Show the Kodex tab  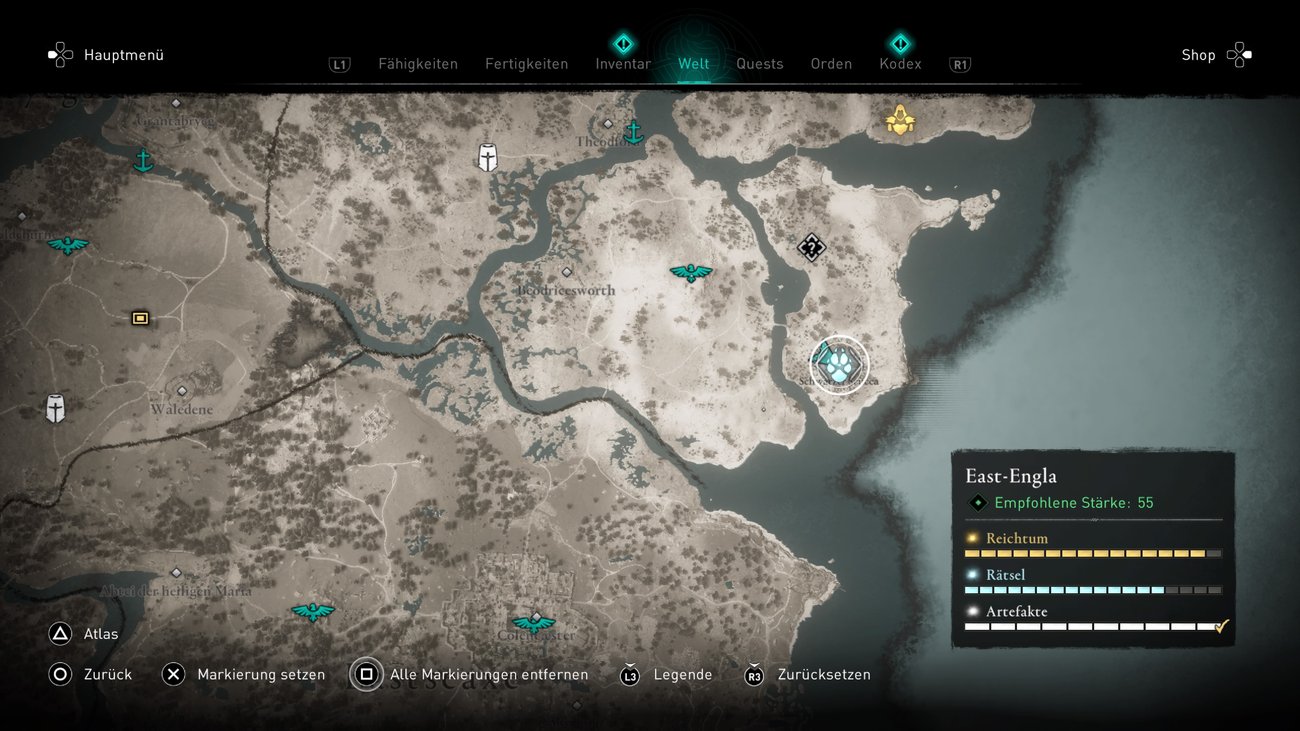[900, 64]
